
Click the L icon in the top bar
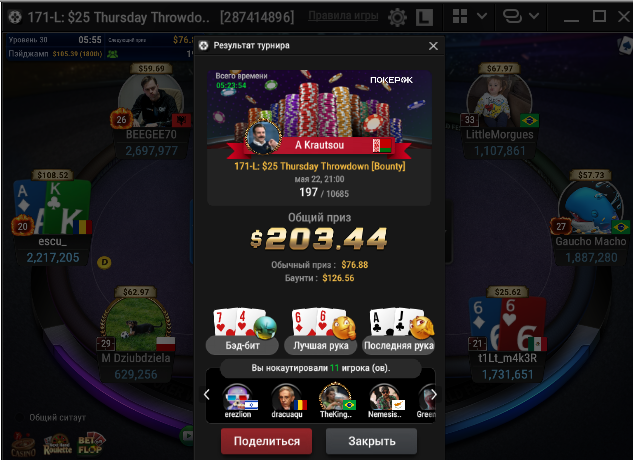tap(424, 17)
